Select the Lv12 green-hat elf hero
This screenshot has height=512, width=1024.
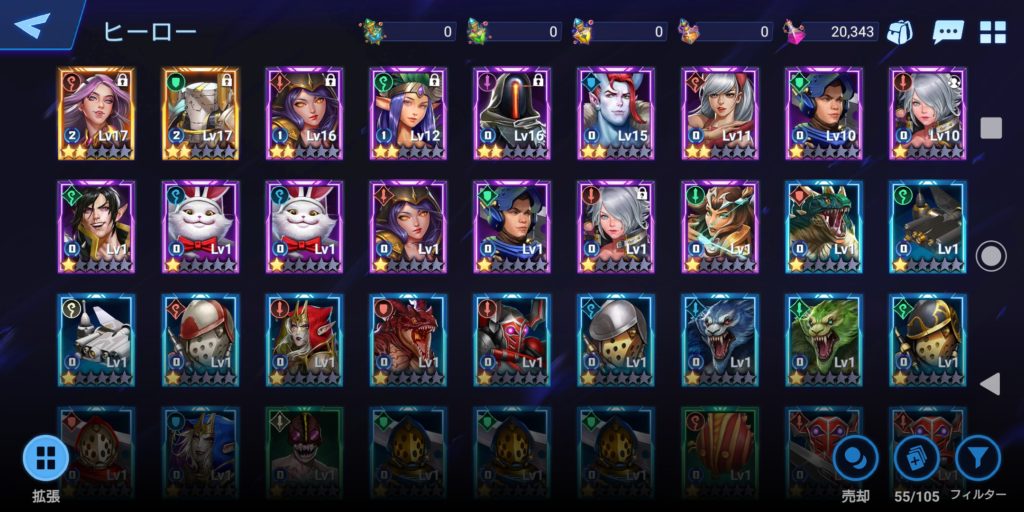[408, 113]
